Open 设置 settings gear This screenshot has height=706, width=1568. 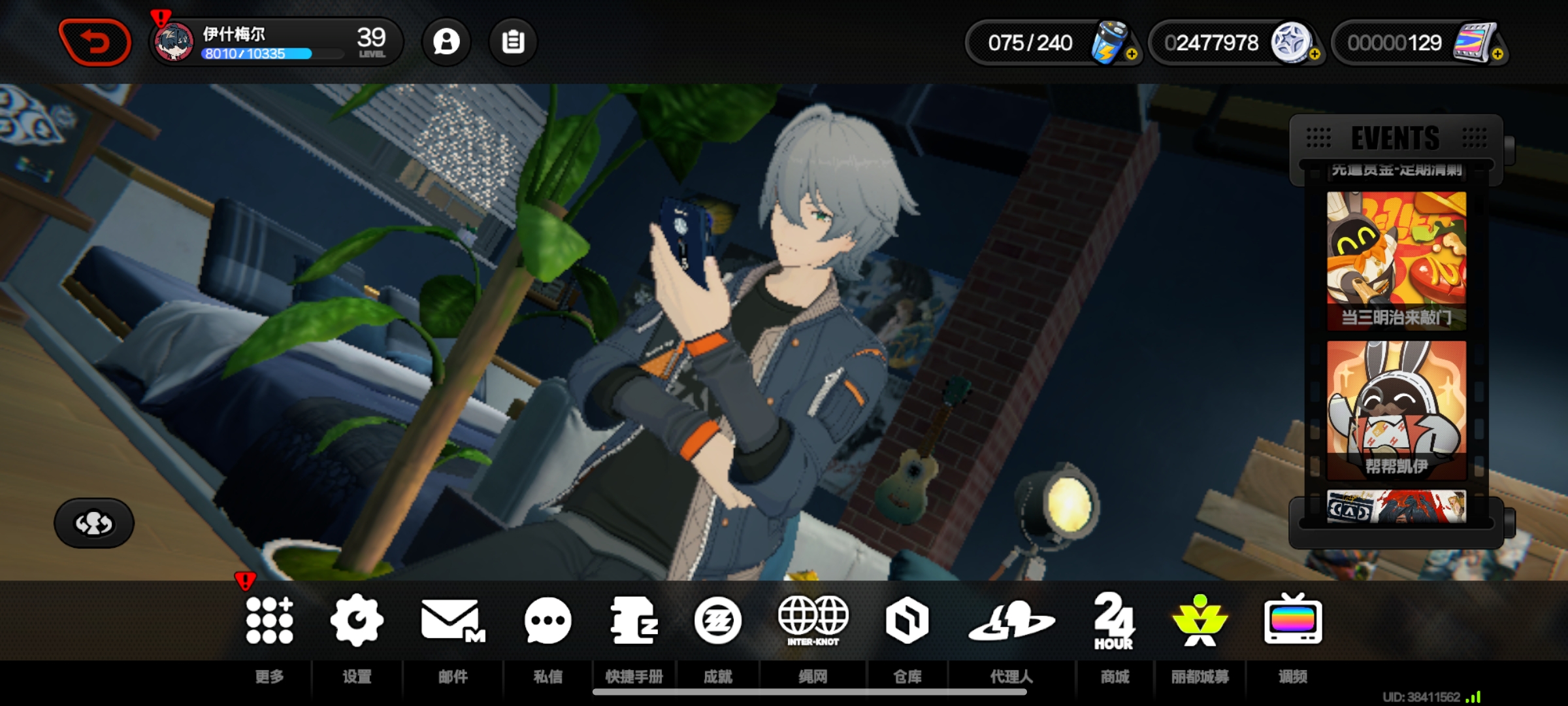tap(357, 621)
